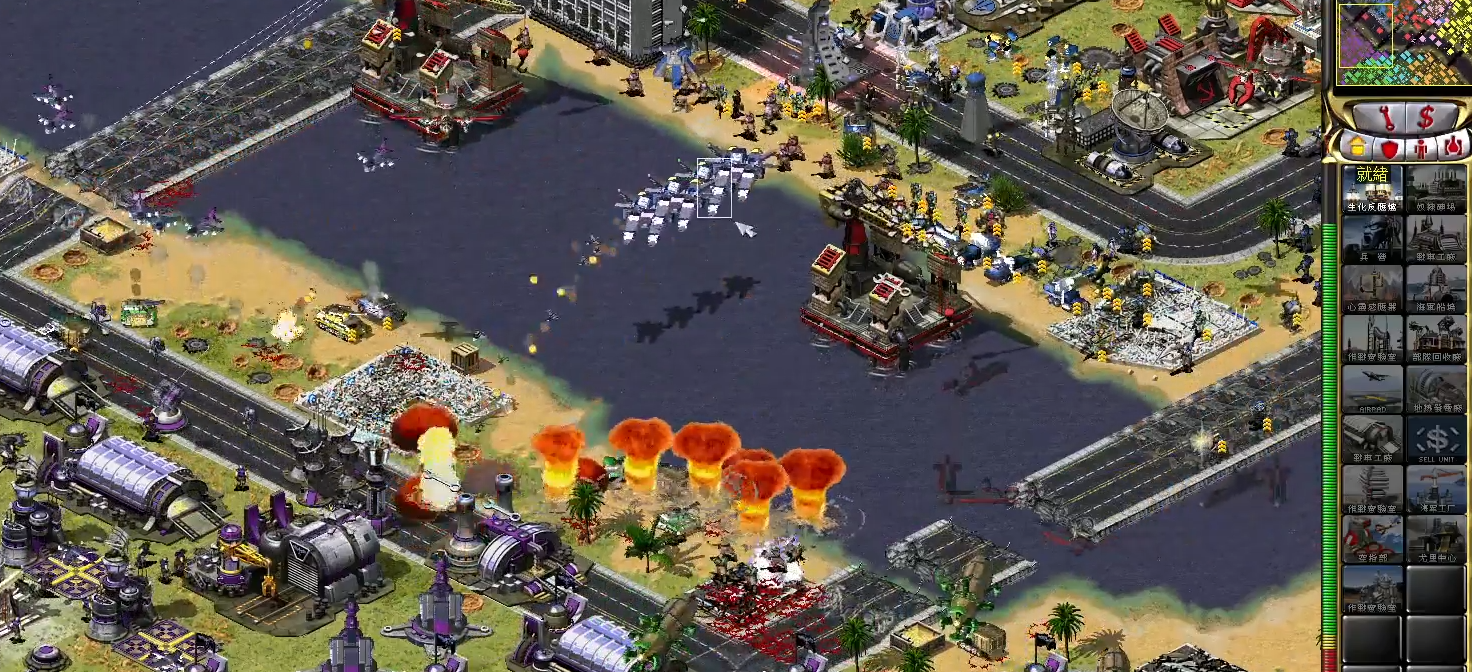
Task: Place the ready 生化反應爐 building
Action: click(1372, 189)
